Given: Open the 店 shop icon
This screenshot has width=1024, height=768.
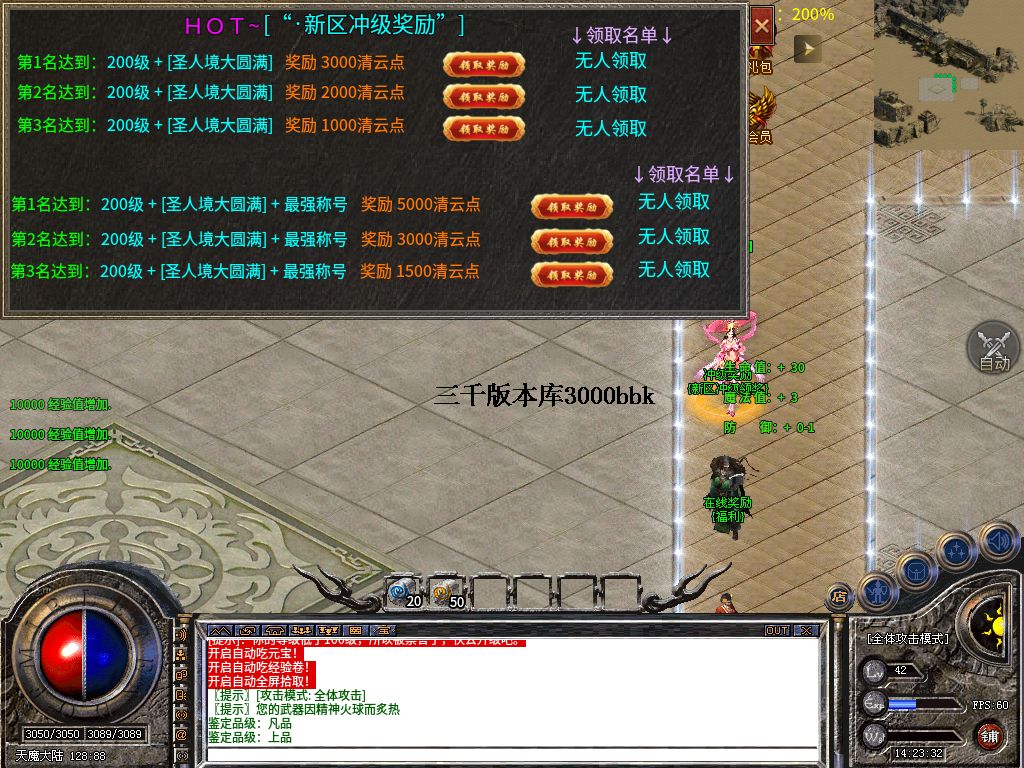Looking at the screenshot, I should (x=839, y=597).
